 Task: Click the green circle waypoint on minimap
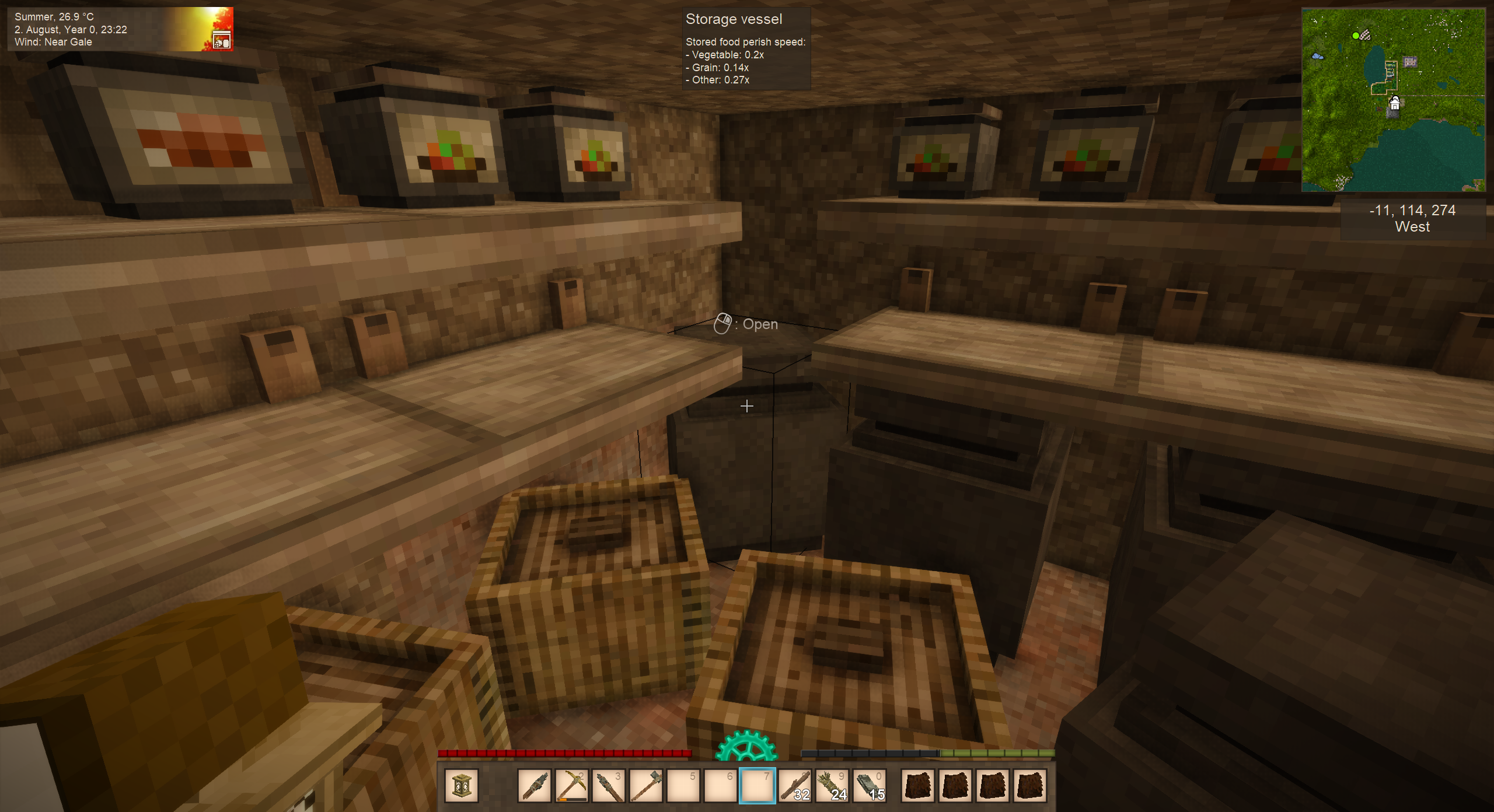pos(1355,36)
